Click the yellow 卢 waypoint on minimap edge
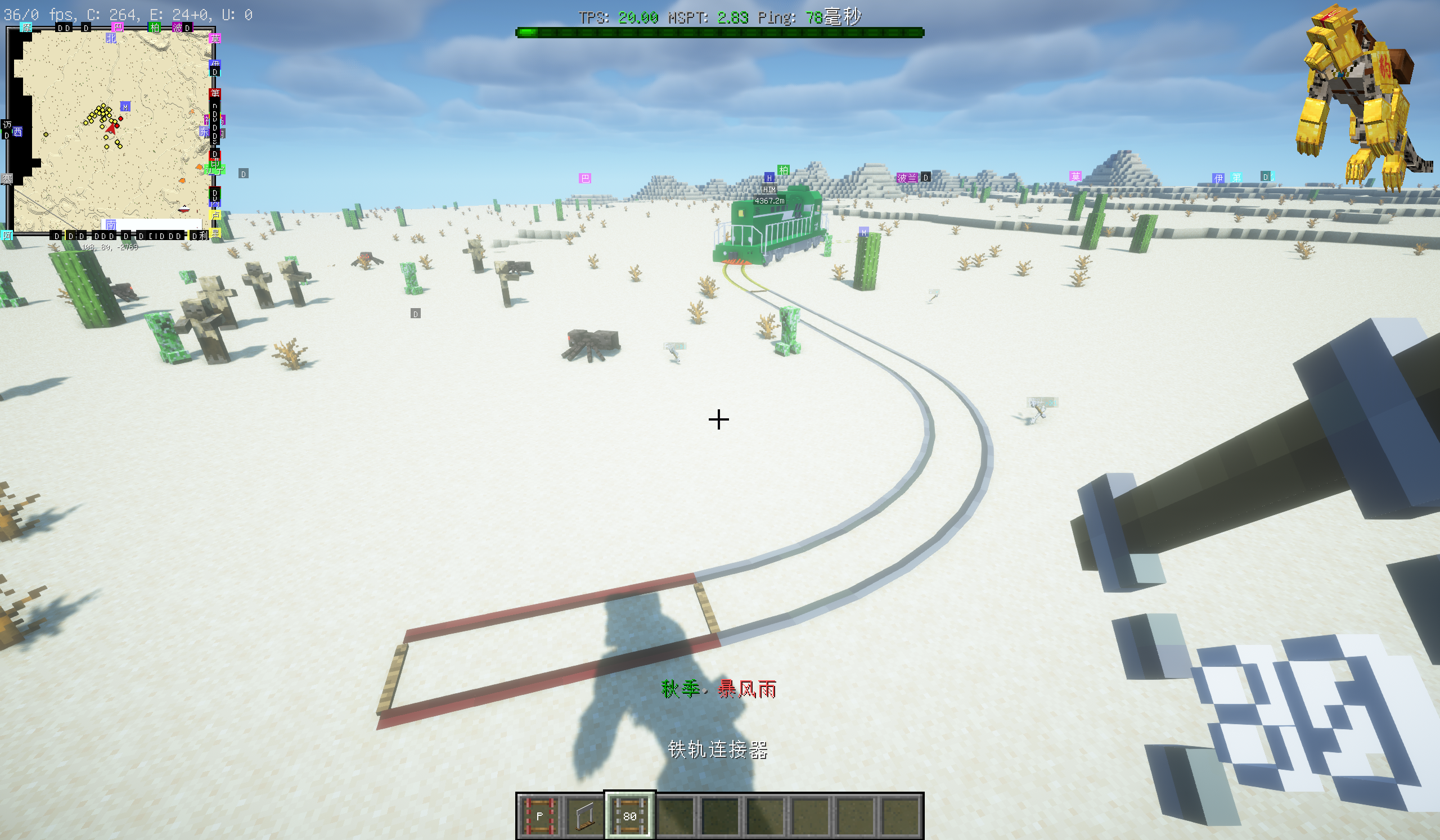 pyautogui.click(x=215, y=215)
